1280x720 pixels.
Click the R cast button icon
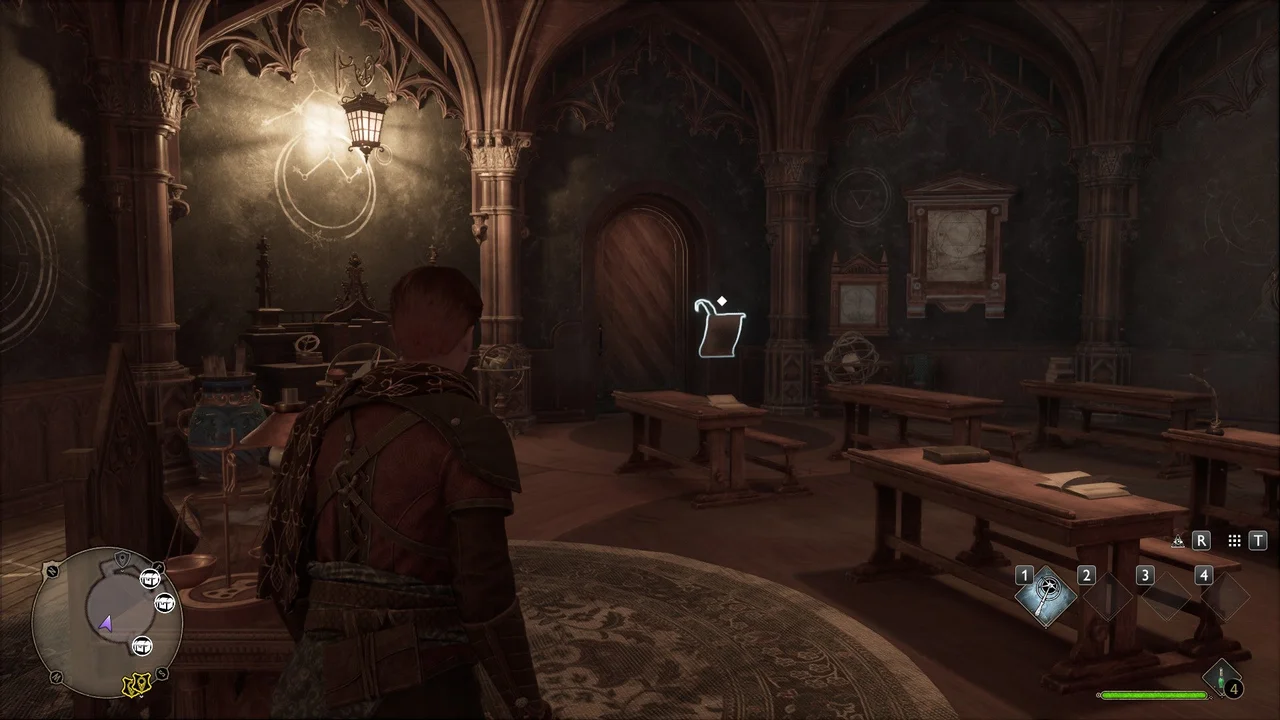[x=1201, y=541]
